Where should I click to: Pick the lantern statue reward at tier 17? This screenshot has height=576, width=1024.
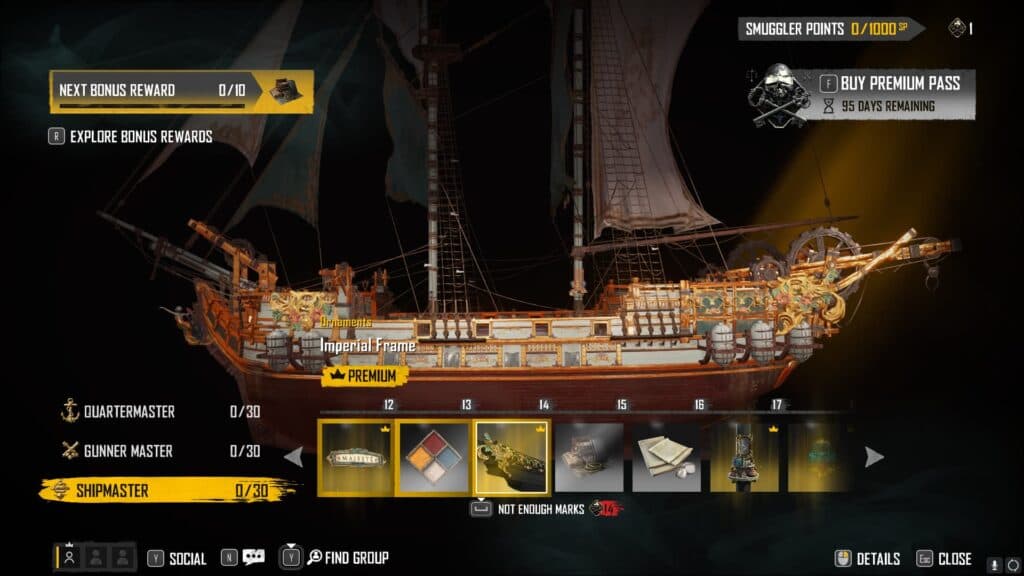click(x=744, y=457)
